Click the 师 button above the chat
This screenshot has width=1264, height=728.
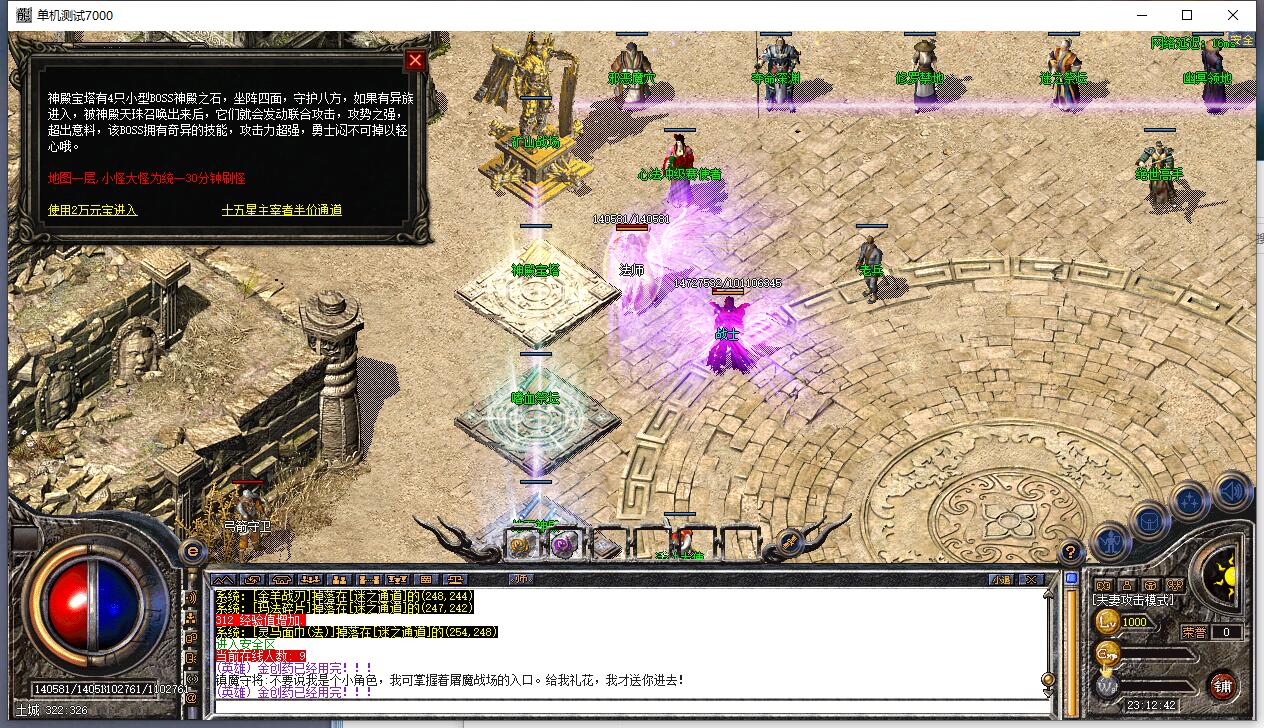520,579
